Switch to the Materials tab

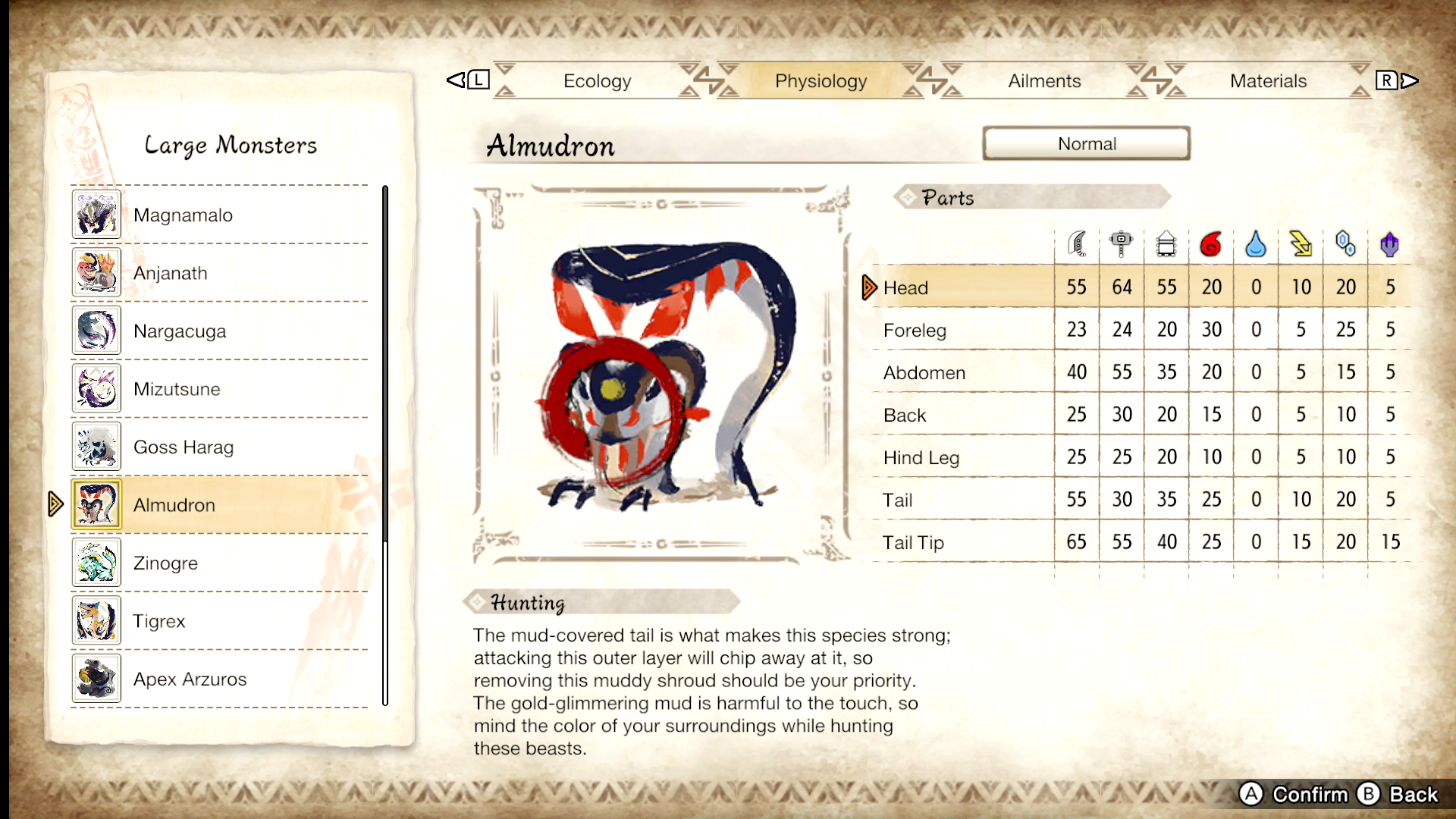(1267, 80)
